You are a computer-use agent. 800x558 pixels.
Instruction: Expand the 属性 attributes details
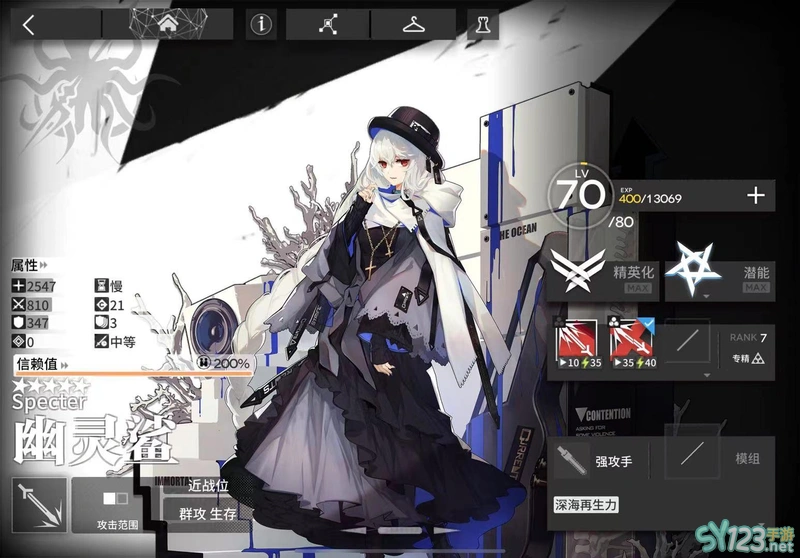click(x=29, y=266)
